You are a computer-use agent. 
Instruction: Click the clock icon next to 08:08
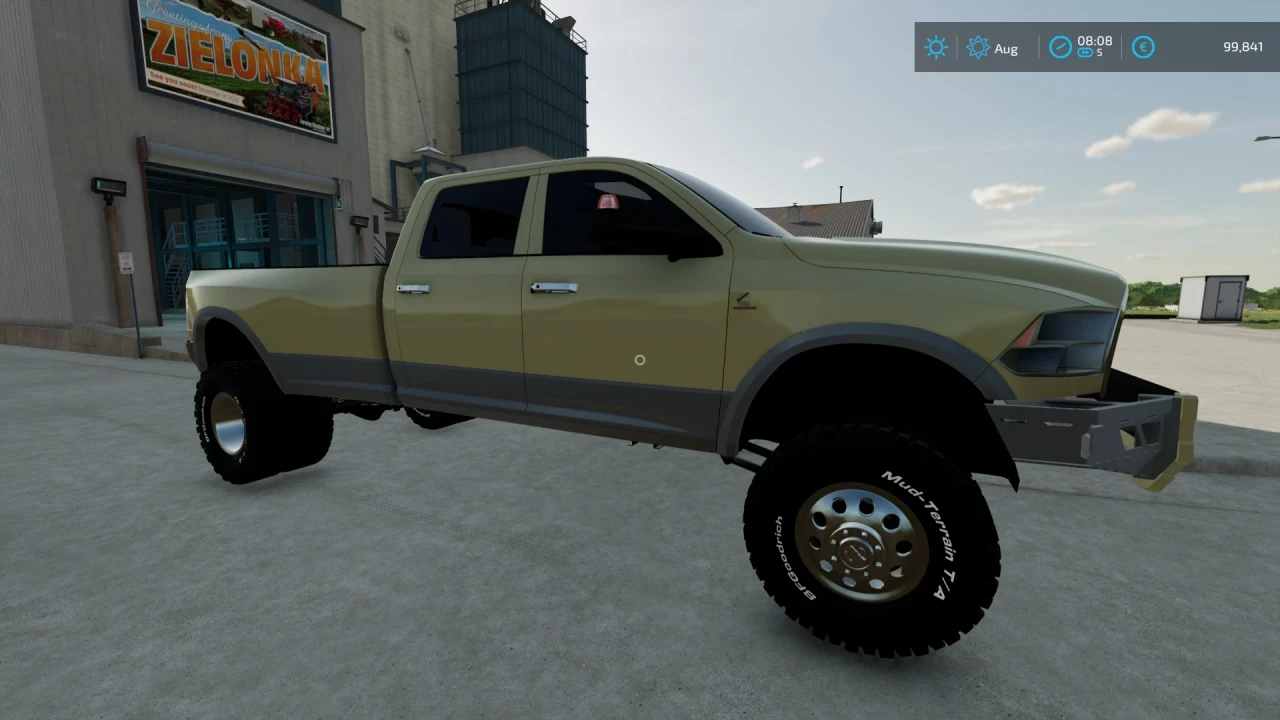1060,47
